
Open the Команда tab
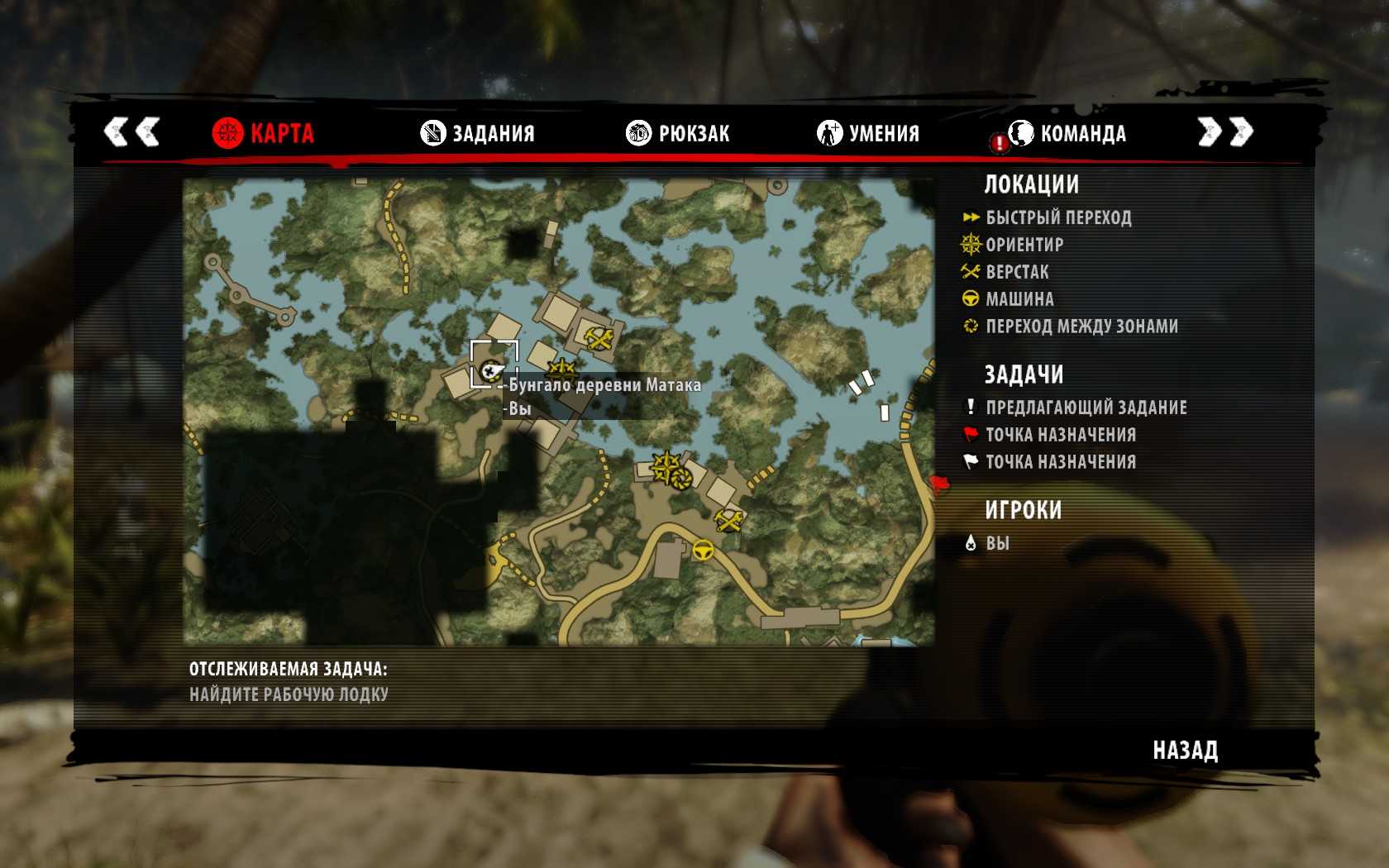(1067, 133)
